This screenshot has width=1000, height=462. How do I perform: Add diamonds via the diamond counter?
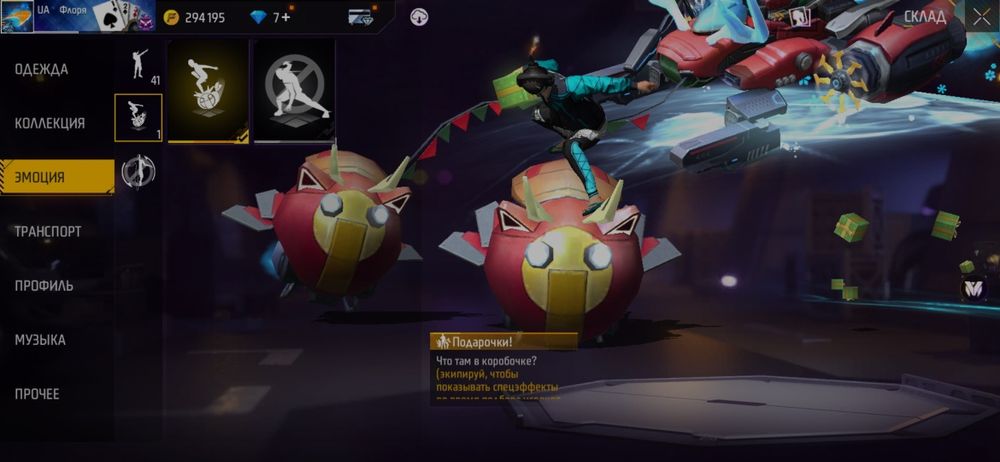270,17
